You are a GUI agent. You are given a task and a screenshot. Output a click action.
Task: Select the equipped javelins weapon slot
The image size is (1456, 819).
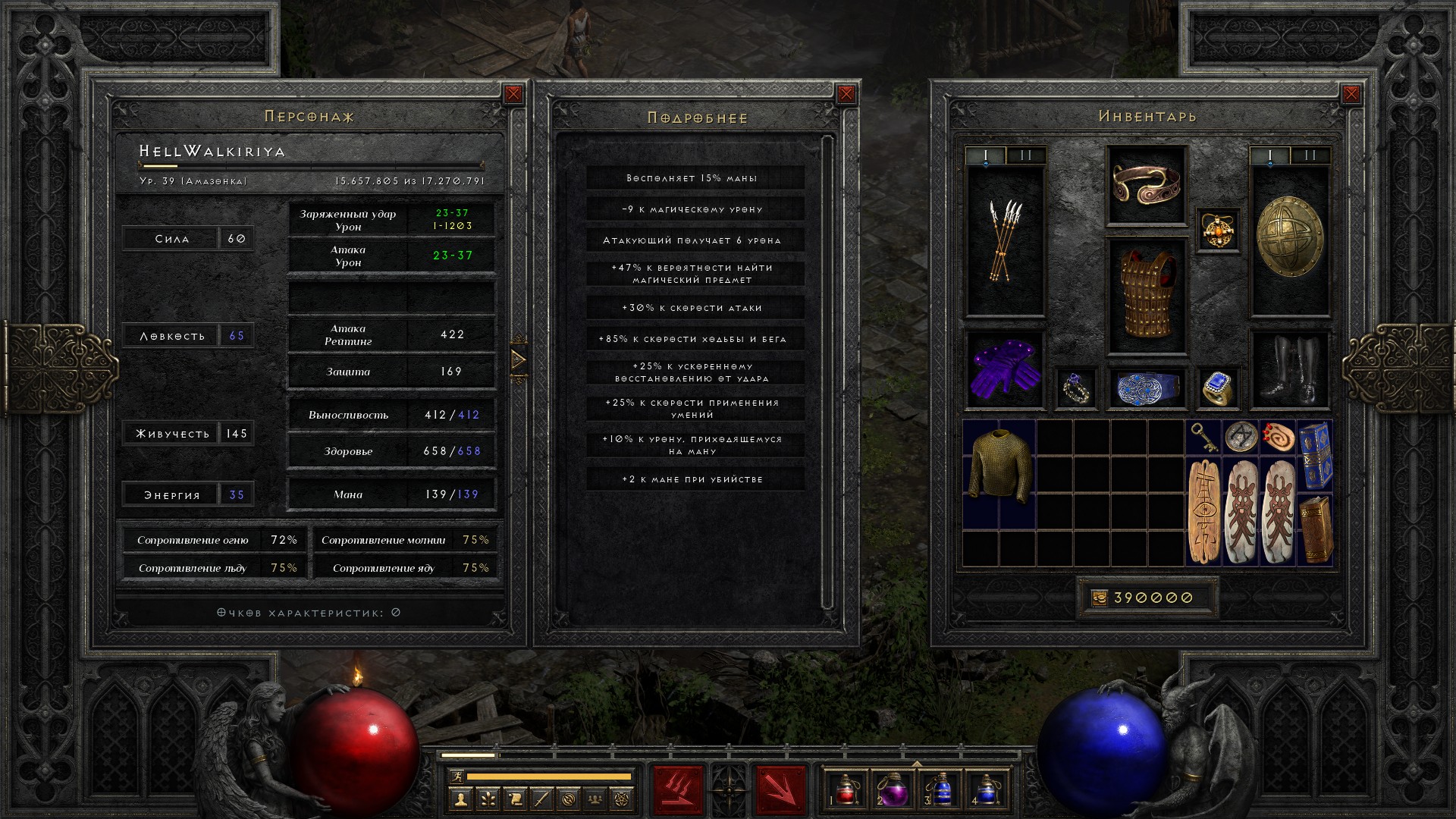point(1005,241)
